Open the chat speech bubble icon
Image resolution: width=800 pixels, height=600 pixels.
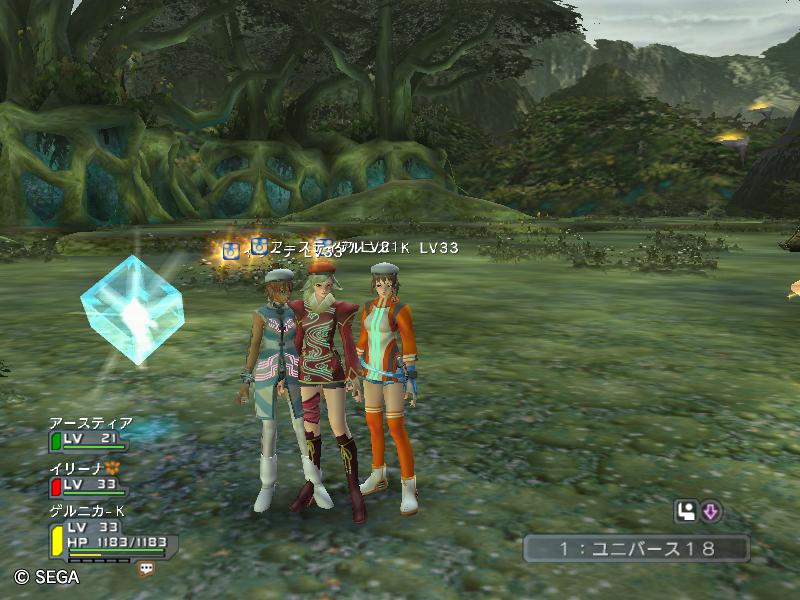[147, 568]
